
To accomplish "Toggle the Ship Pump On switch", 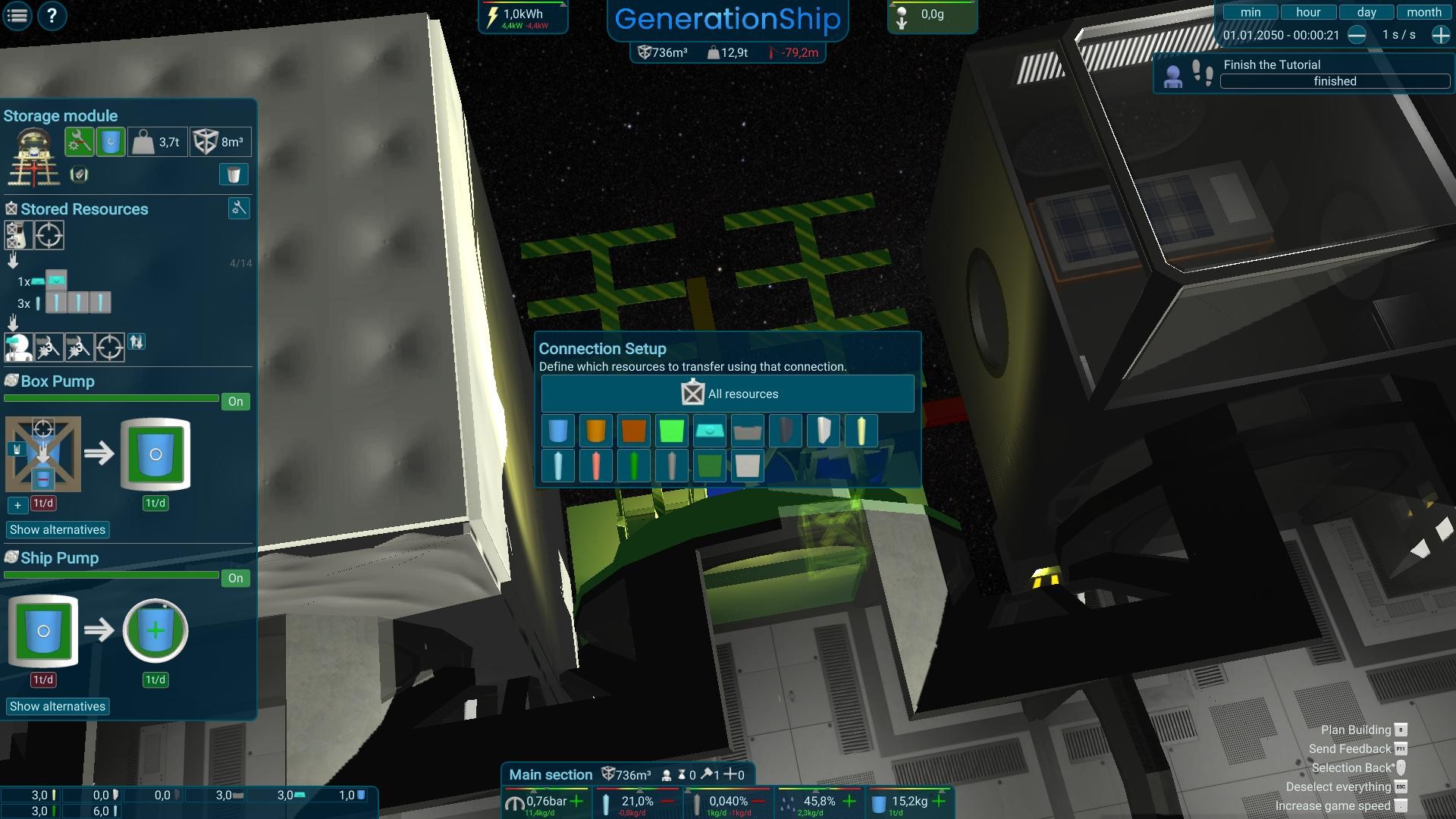I will point(235,578).
